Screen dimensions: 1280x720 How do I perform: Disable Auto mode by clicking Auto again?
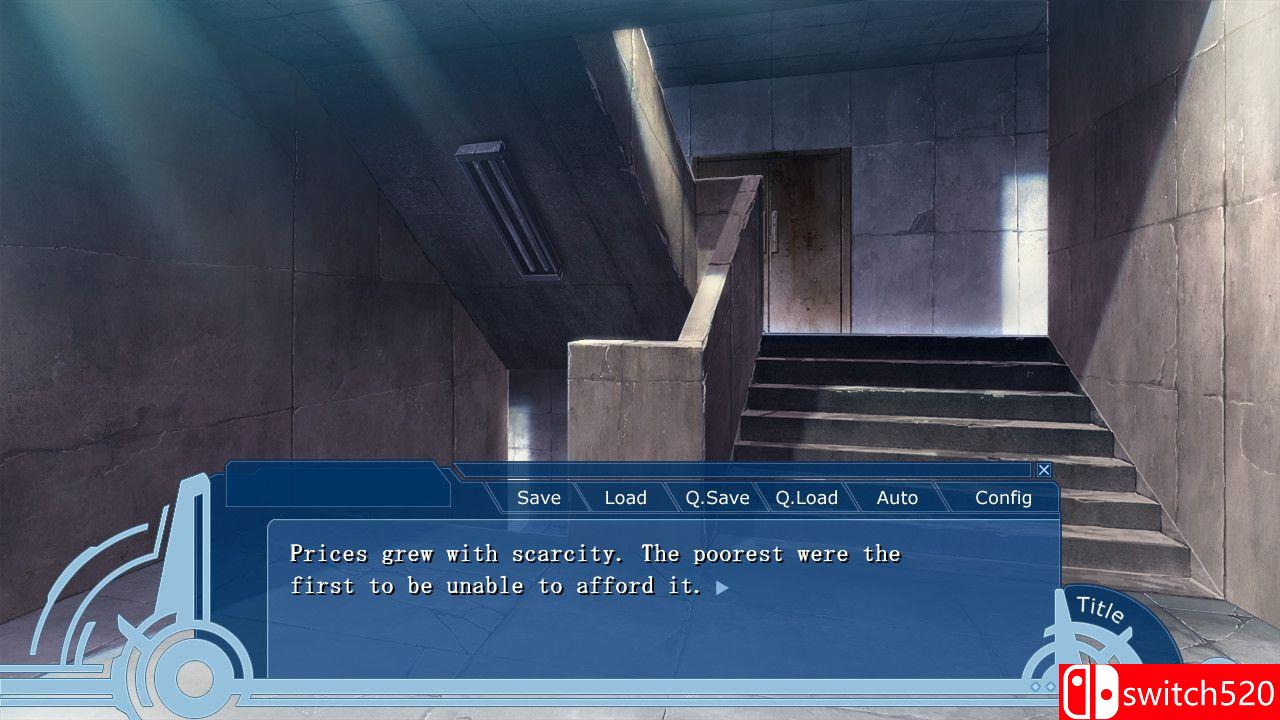pyautogui.click(x=897, y=497)
